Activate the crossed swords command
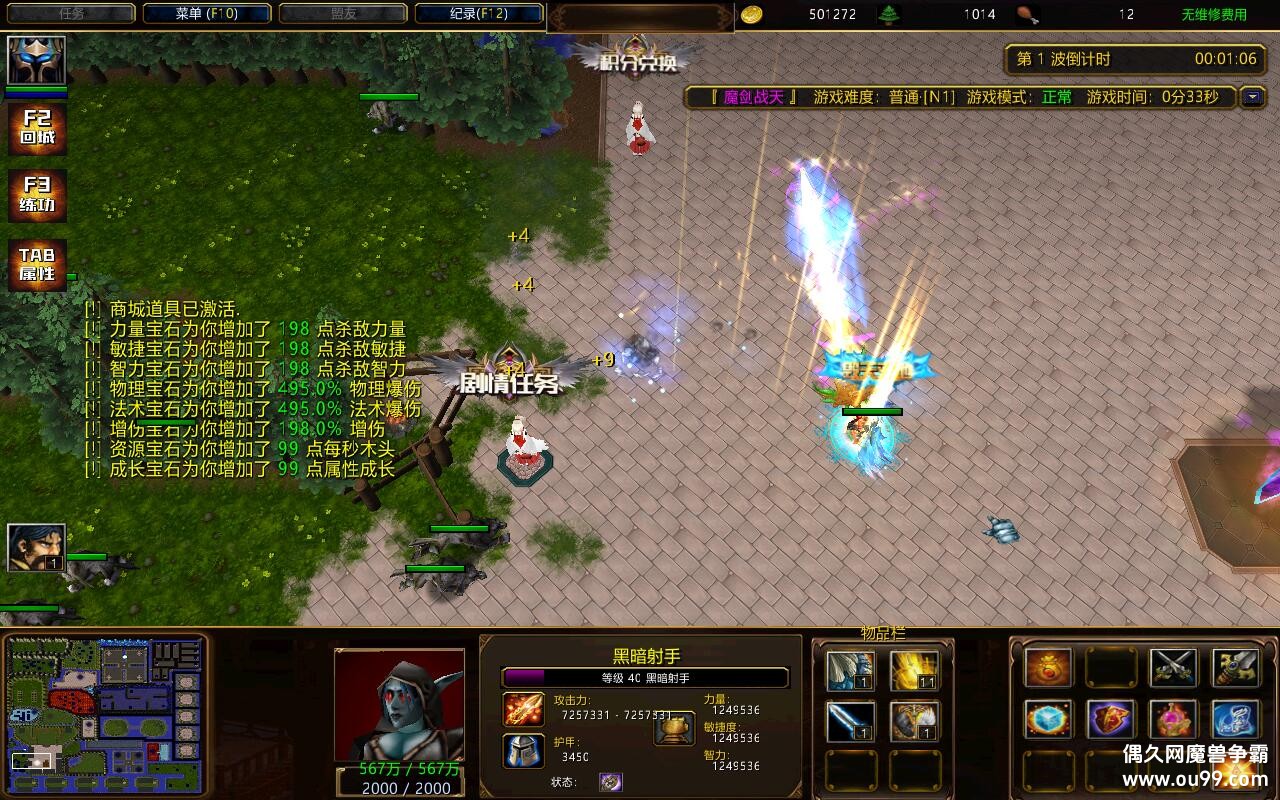 tap(1173, 668)
